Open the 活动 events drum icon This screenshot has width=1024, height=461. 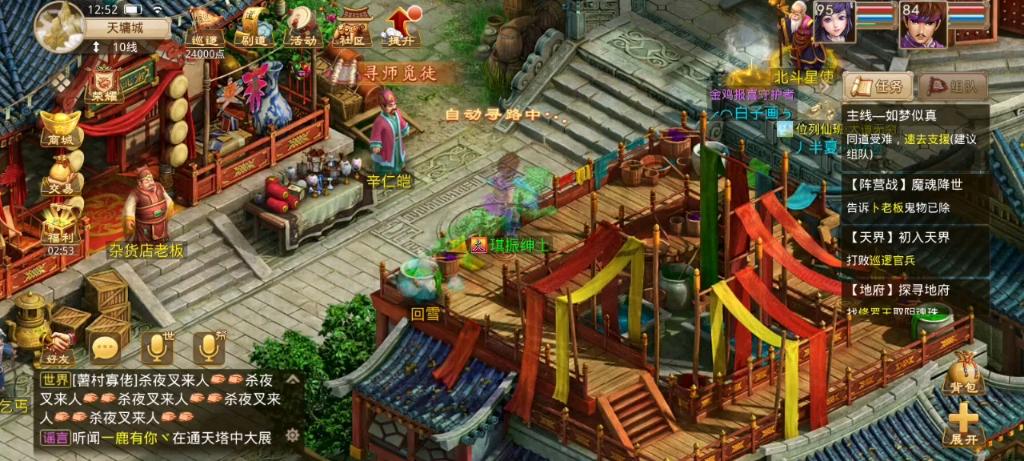tap(302, 27)
